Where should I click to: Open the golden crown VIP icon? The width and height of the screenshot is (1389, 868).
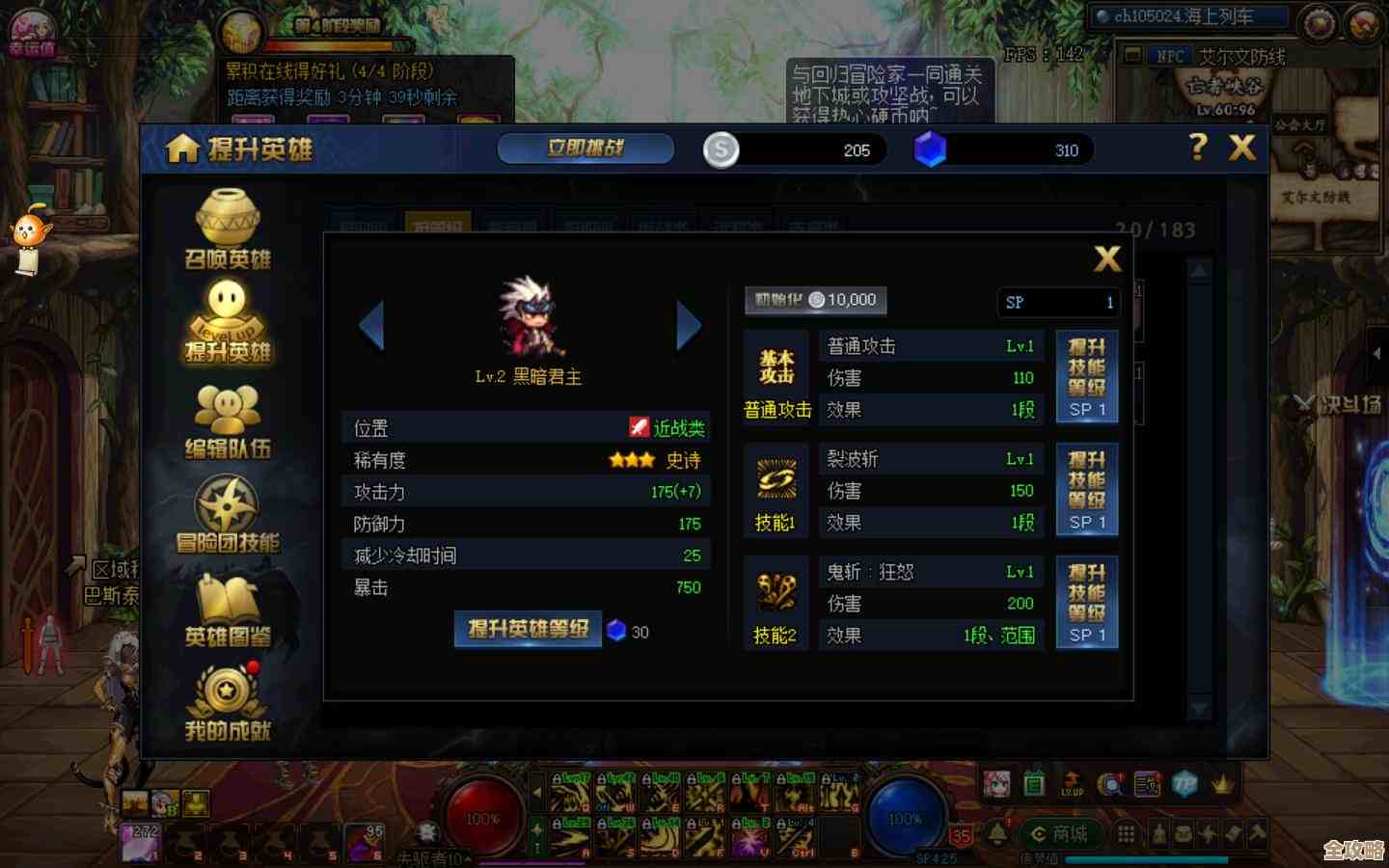[1222, 784]
